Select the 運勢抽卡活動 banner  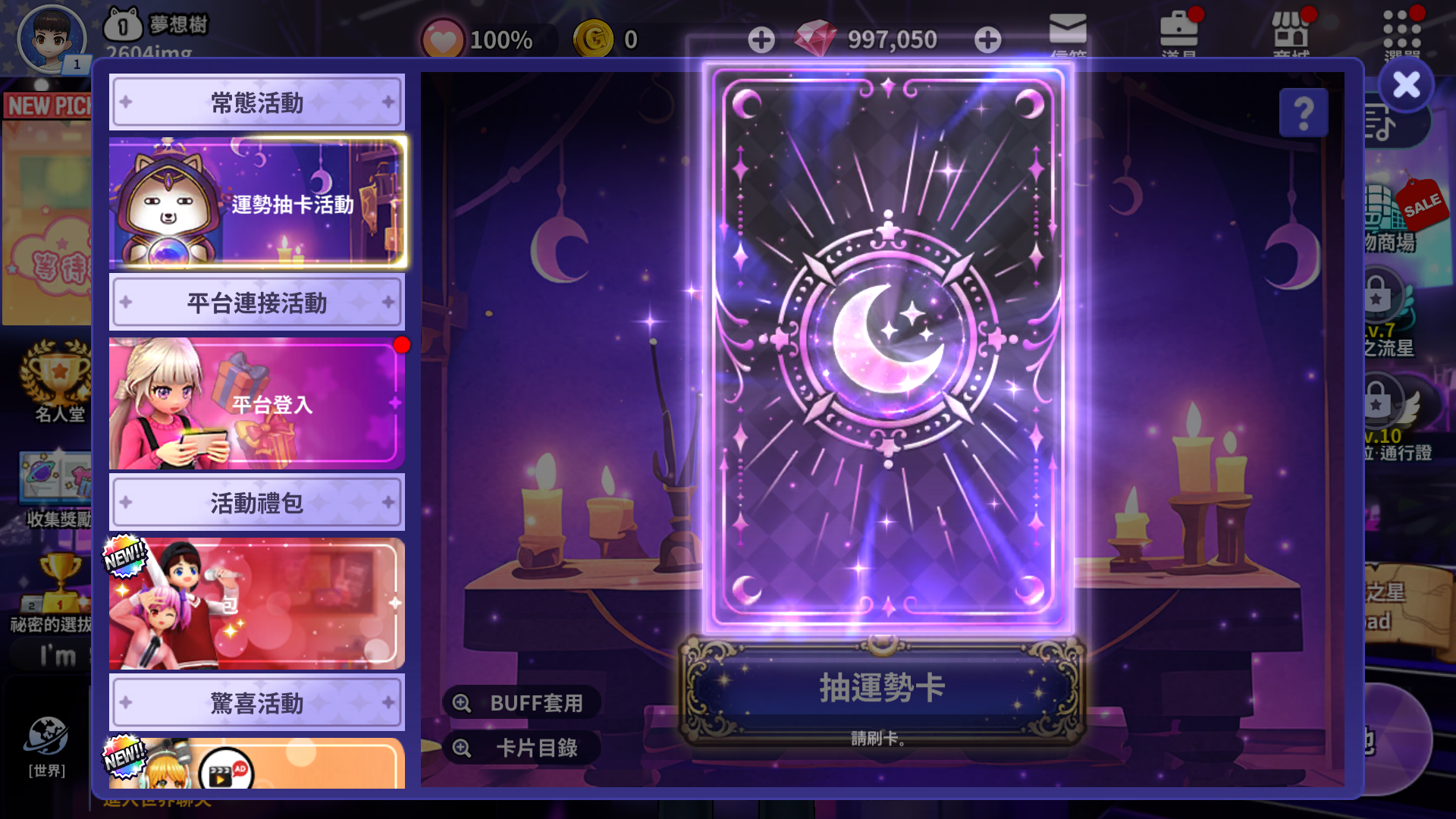coord(257,203)
